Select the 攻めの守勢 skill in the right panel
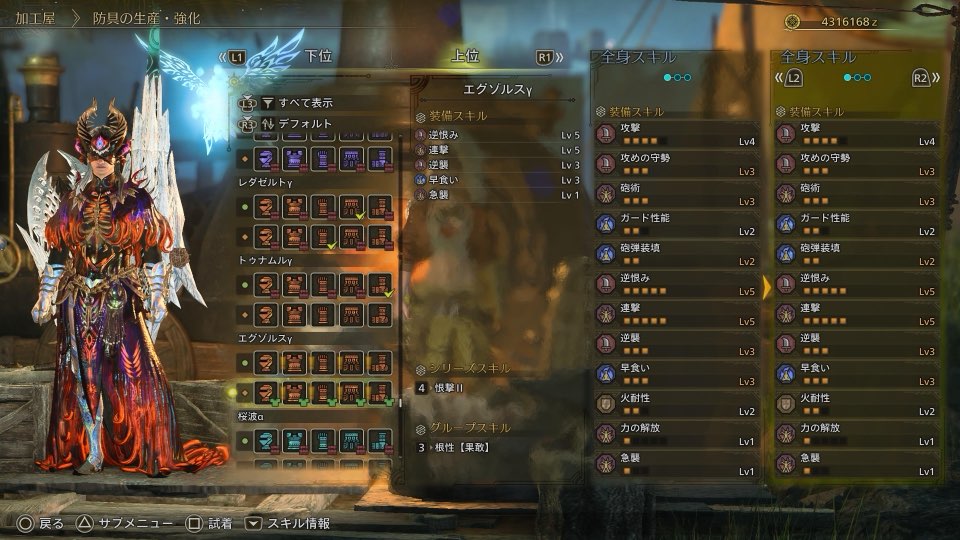The image size is (960, 540). [857, 164]
